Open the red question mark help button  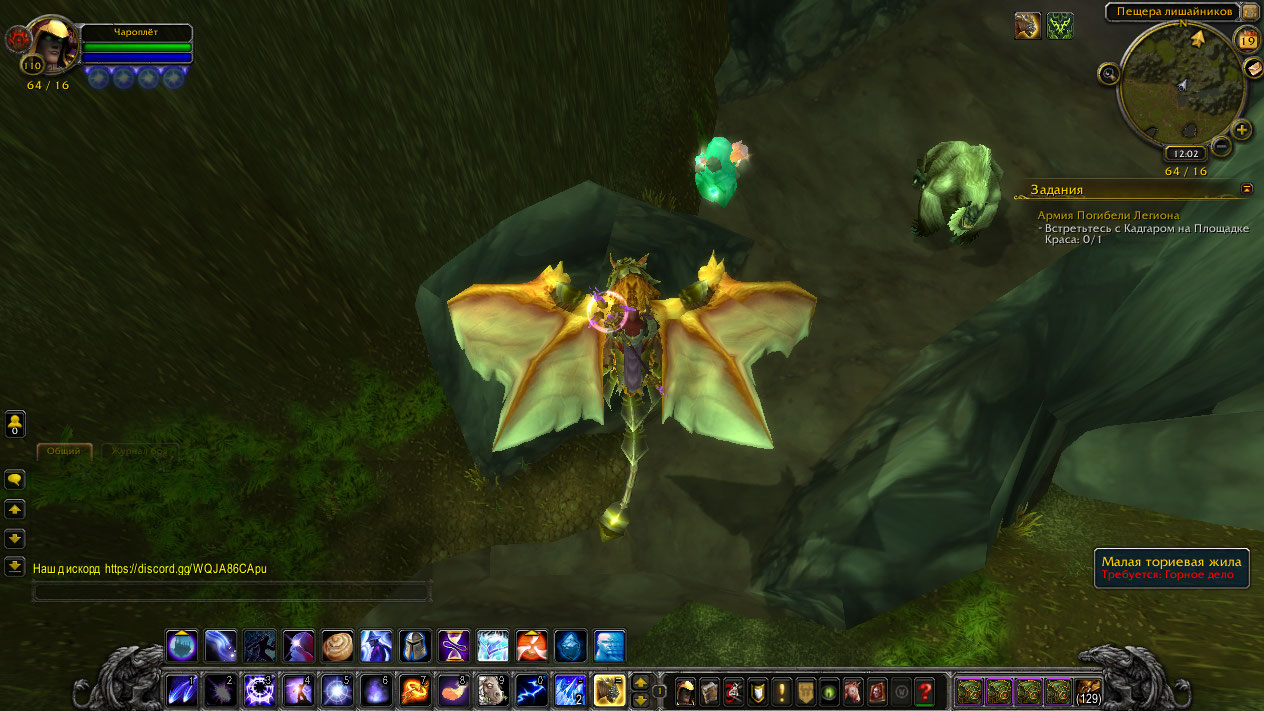click(925, 691)
